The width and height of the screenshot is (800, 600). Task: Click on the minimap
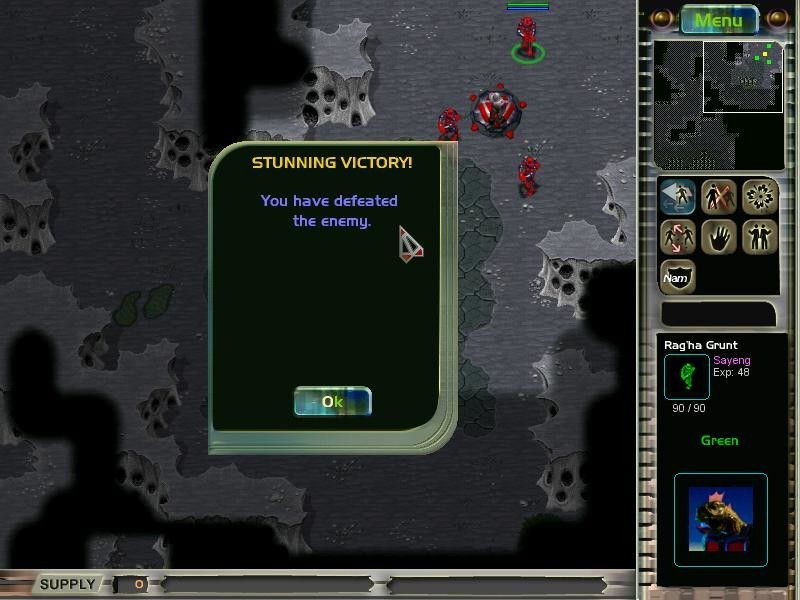coord(718,105)
